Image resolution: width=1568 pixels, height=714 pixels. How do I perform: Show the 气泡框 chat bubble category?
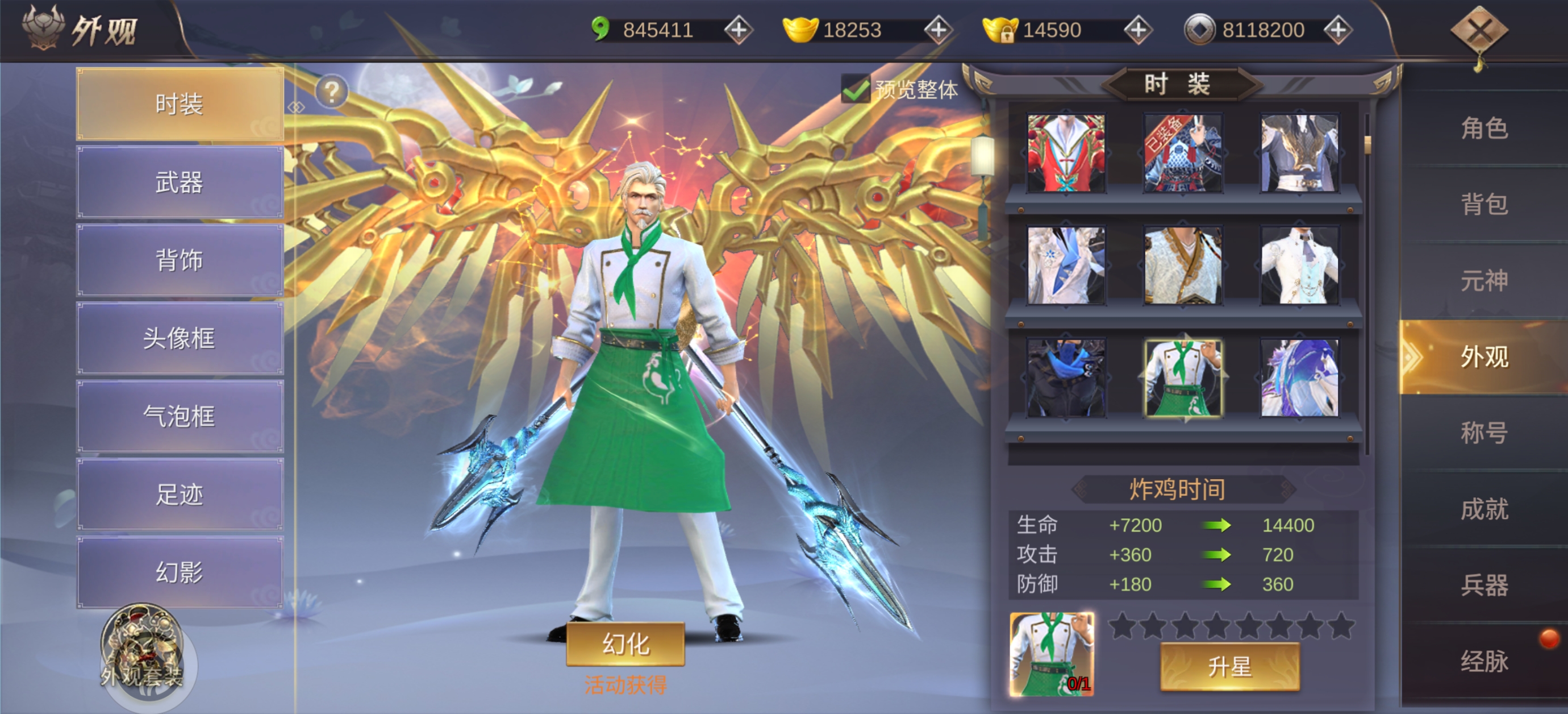pos(180,416)
